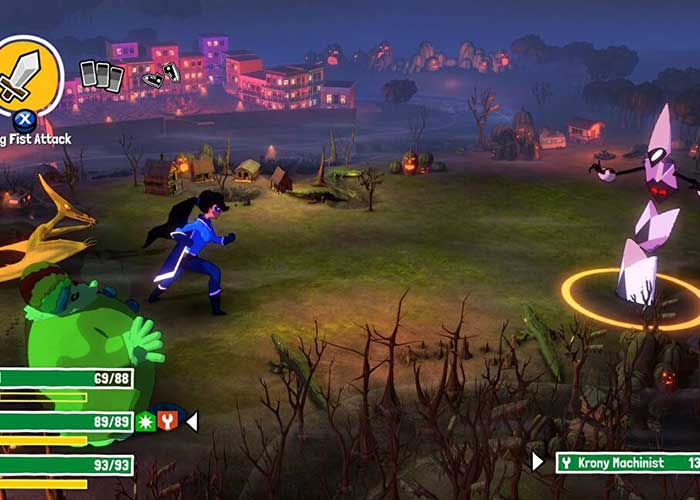Select the sword Fist Attack ability
Screen dimensions: 700x500
[28, 74]
